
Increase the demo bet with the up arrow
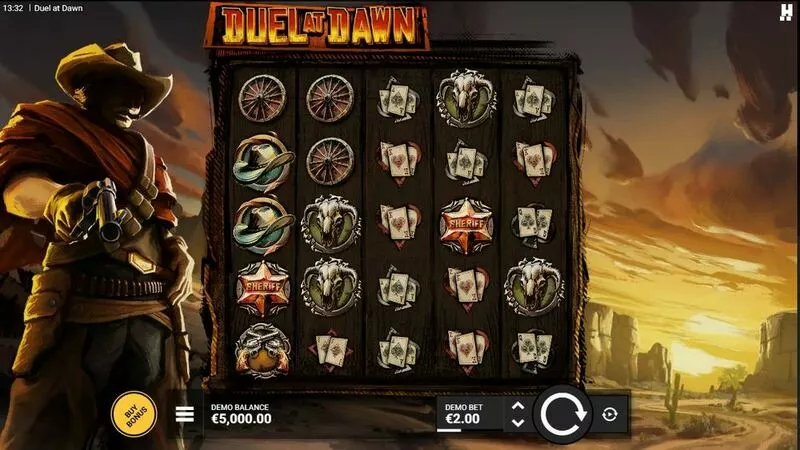[x=517, y=405]
